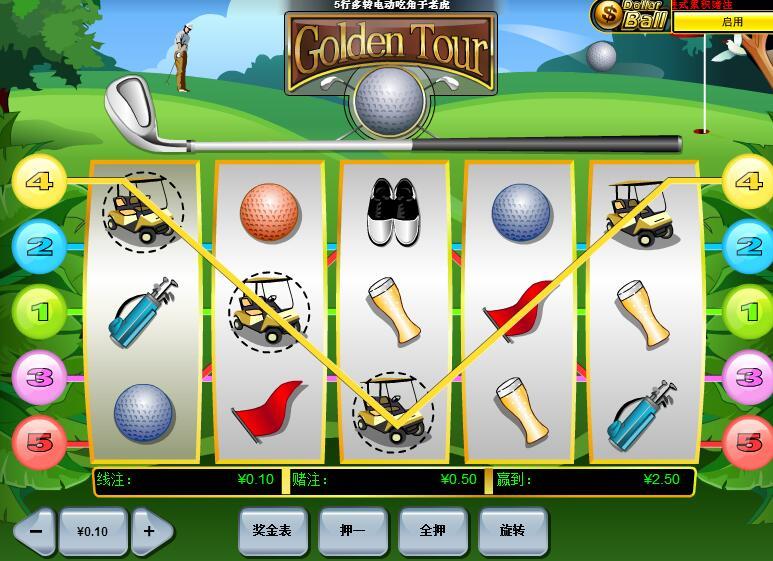773x561 pixels.
Task: Choose the 全押 bet max button
Action: click(432, 531)
